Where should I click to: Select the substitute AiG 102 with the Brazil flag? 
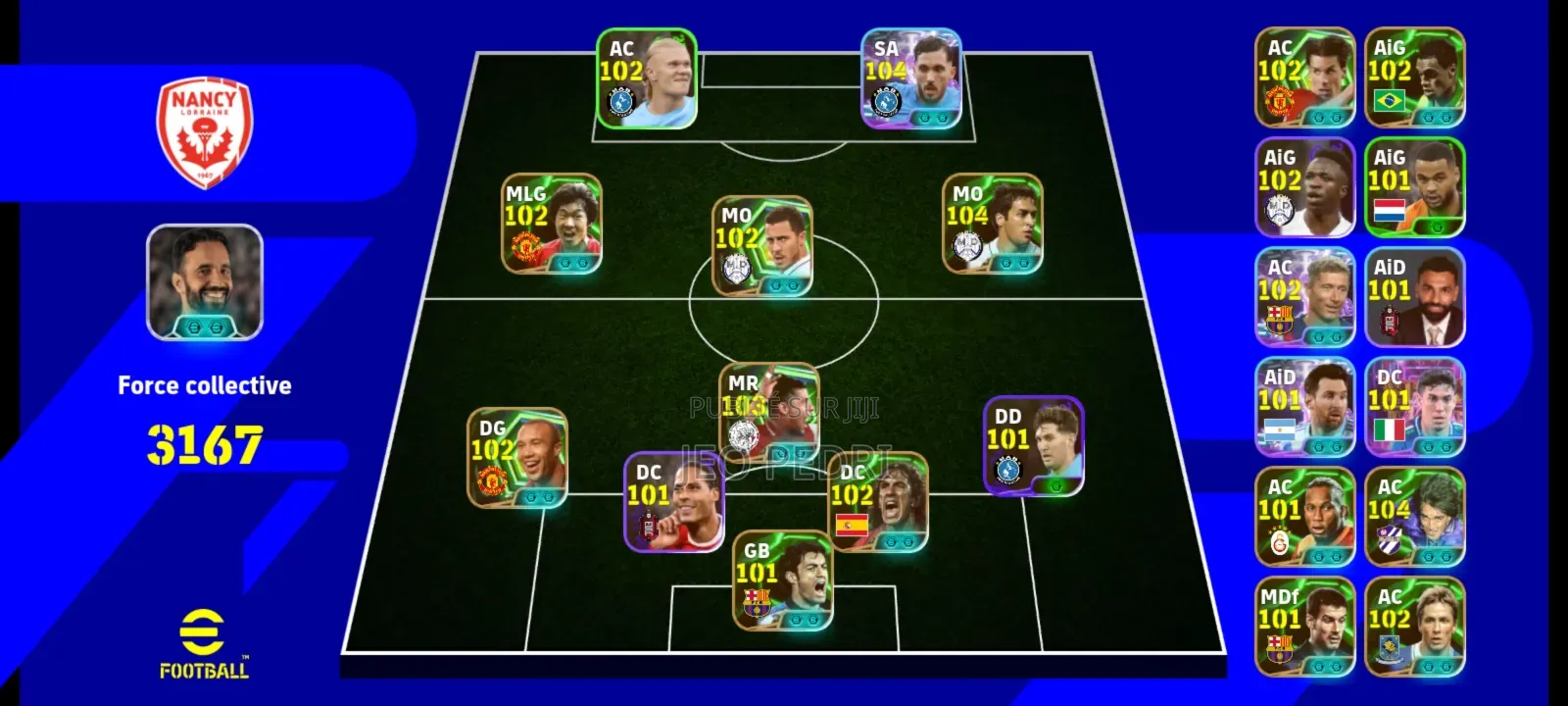pyautogui.click(x=1414, y=77)
